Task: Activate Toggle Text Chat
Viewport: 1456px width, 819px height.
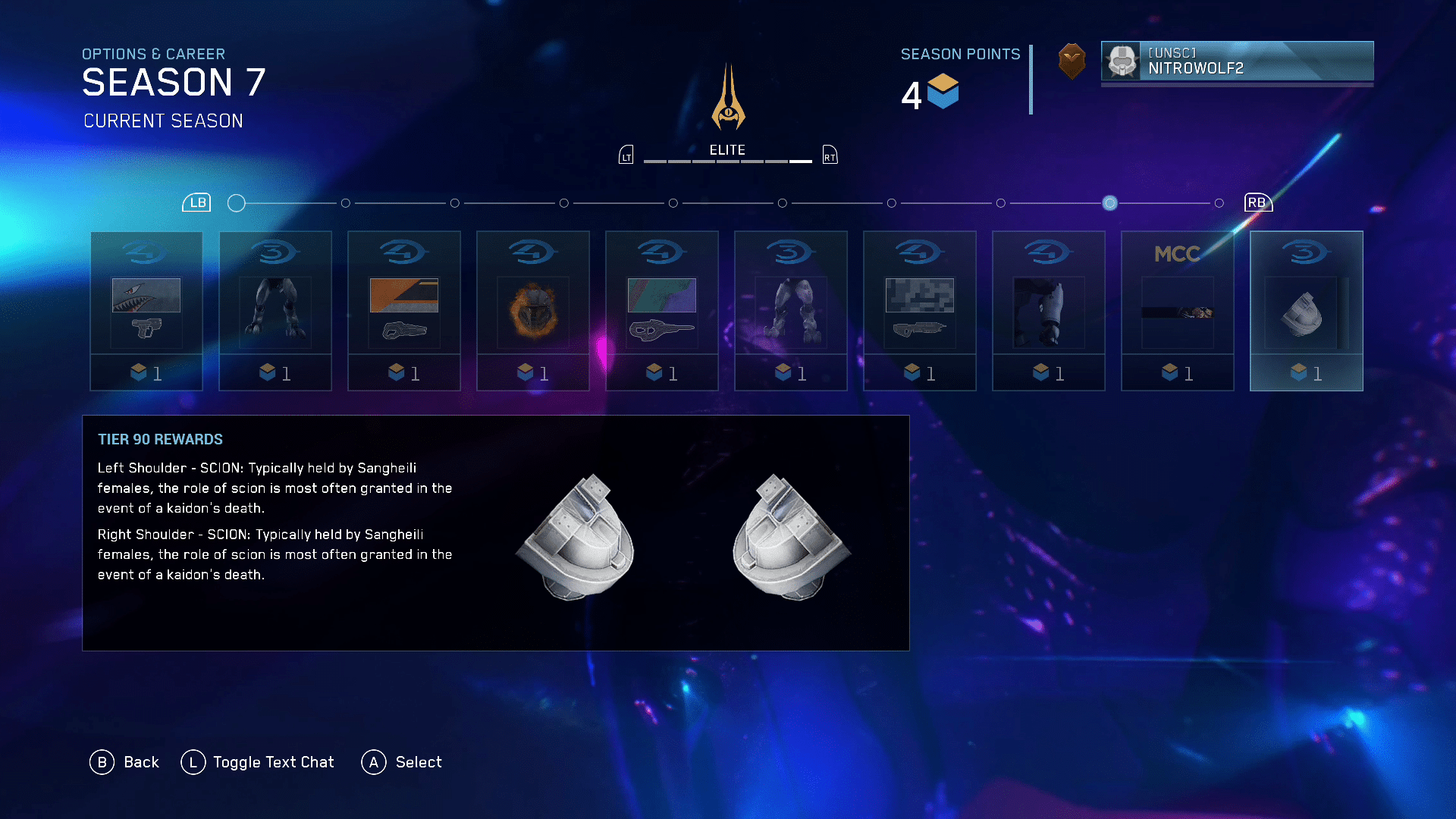Action: tap(258, 762)
